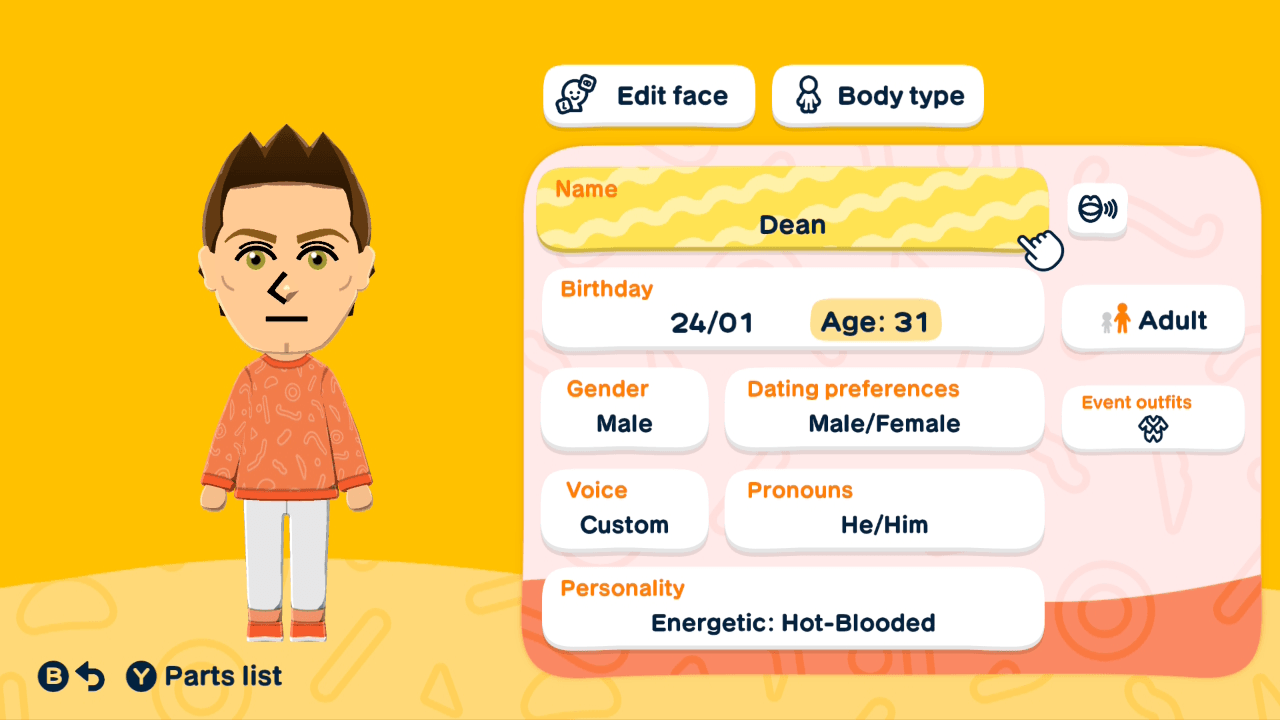
Task: Click the Y Parts list icon
Action: pyautogui.click(x=139, y=676)
